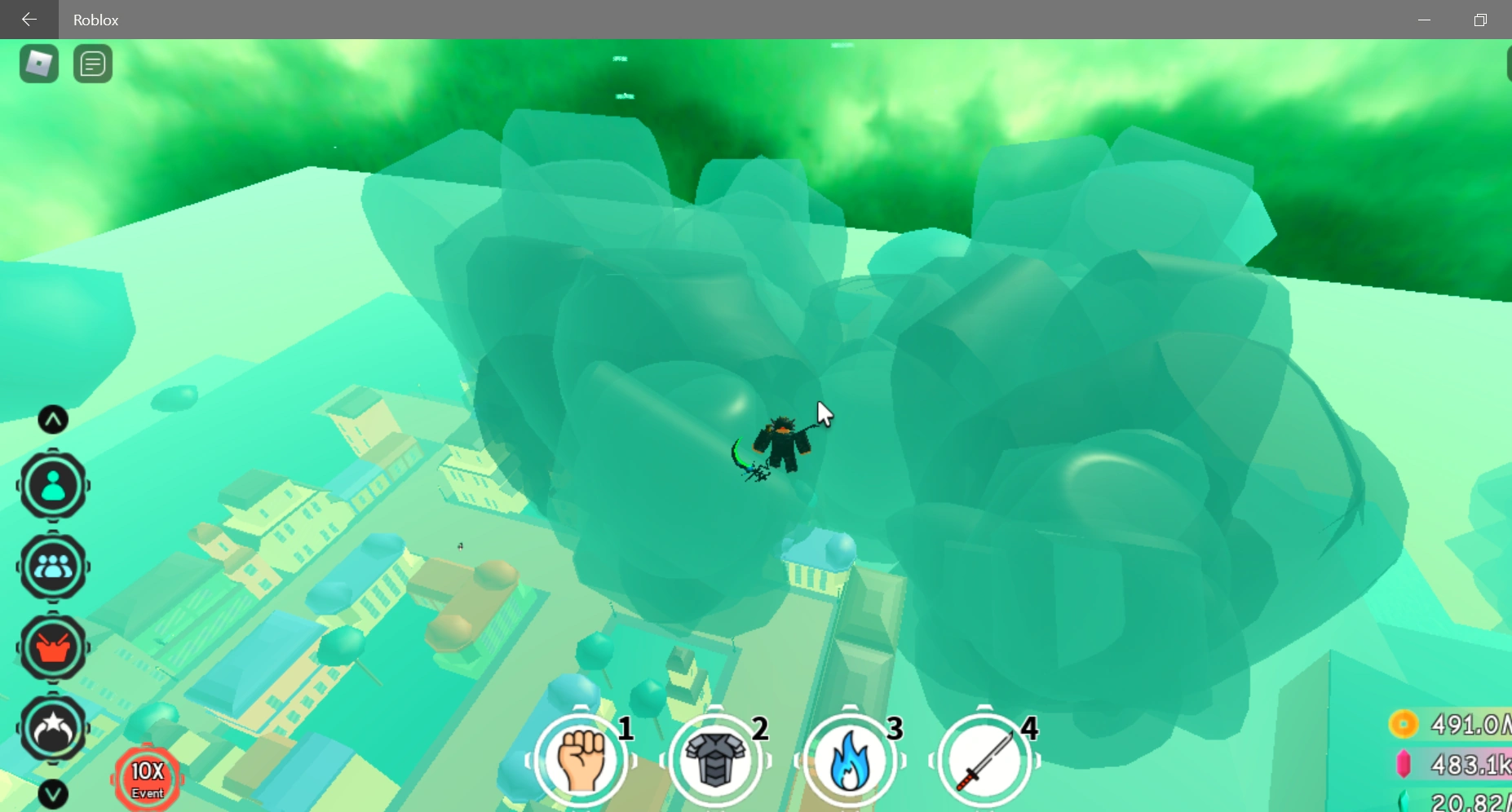Open the 10X Event badge
Viewport: 1512px width, 812px height.
coord(147,779)
